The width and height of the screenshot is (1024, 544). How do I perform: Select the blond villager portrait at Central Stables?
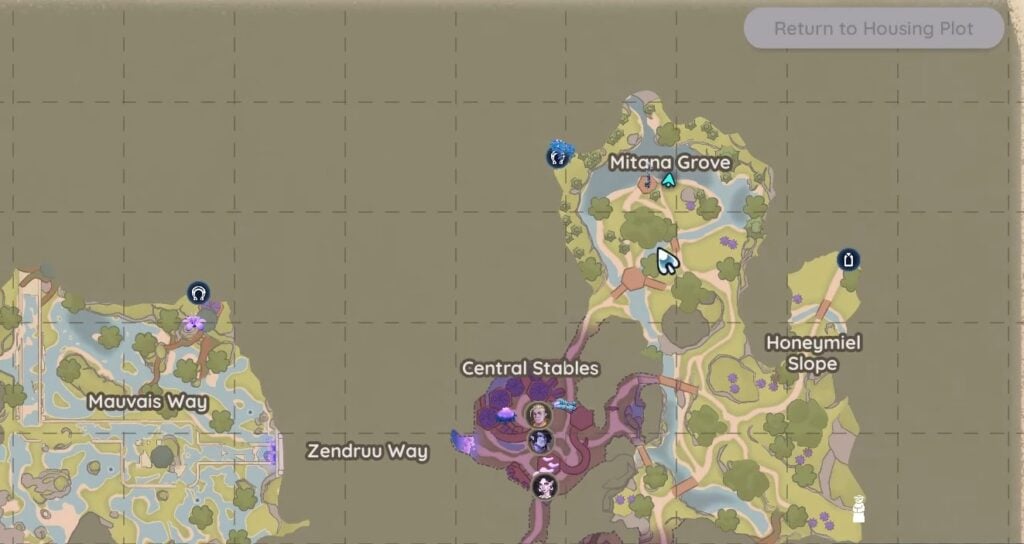[539, 414]
